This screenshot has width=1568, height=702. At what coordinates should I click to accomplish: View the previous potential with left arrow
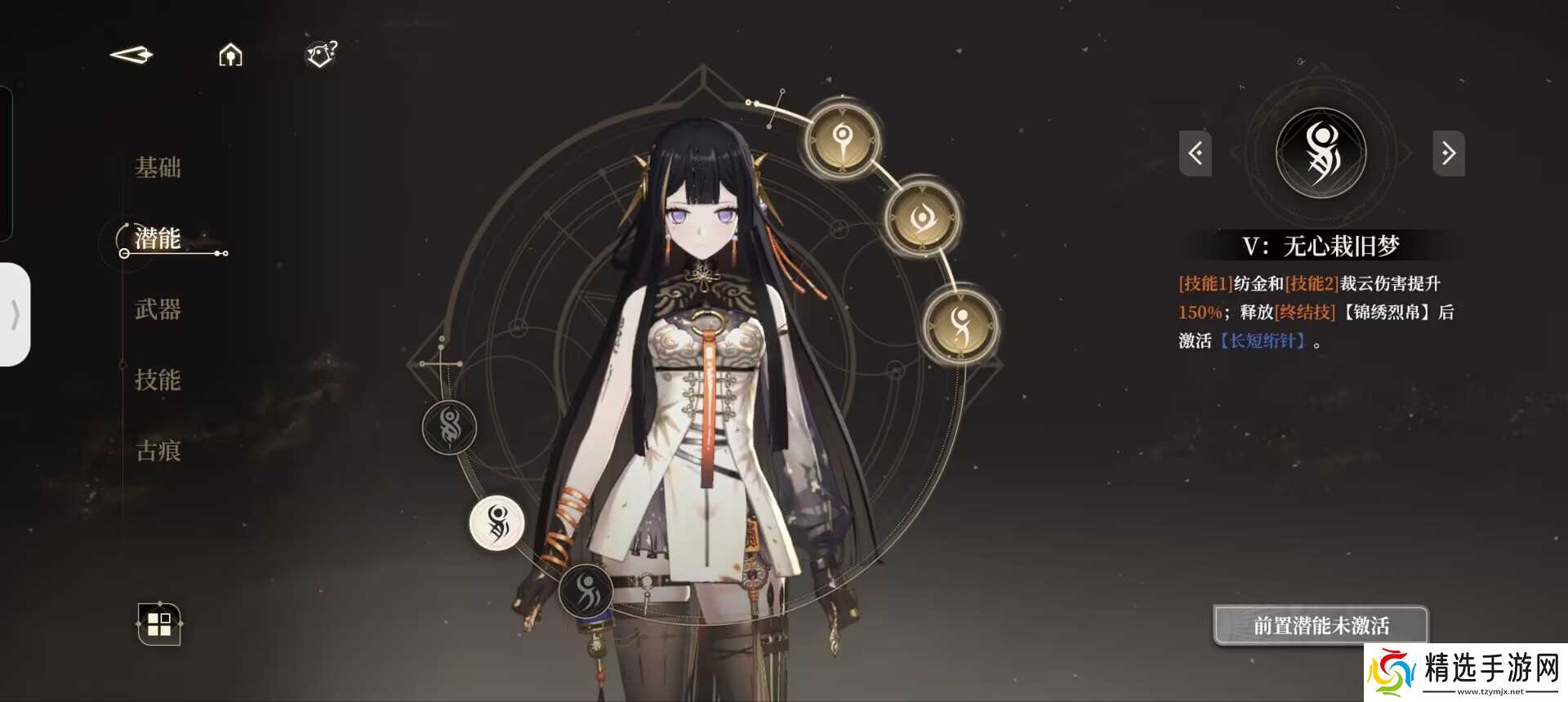1195,153
